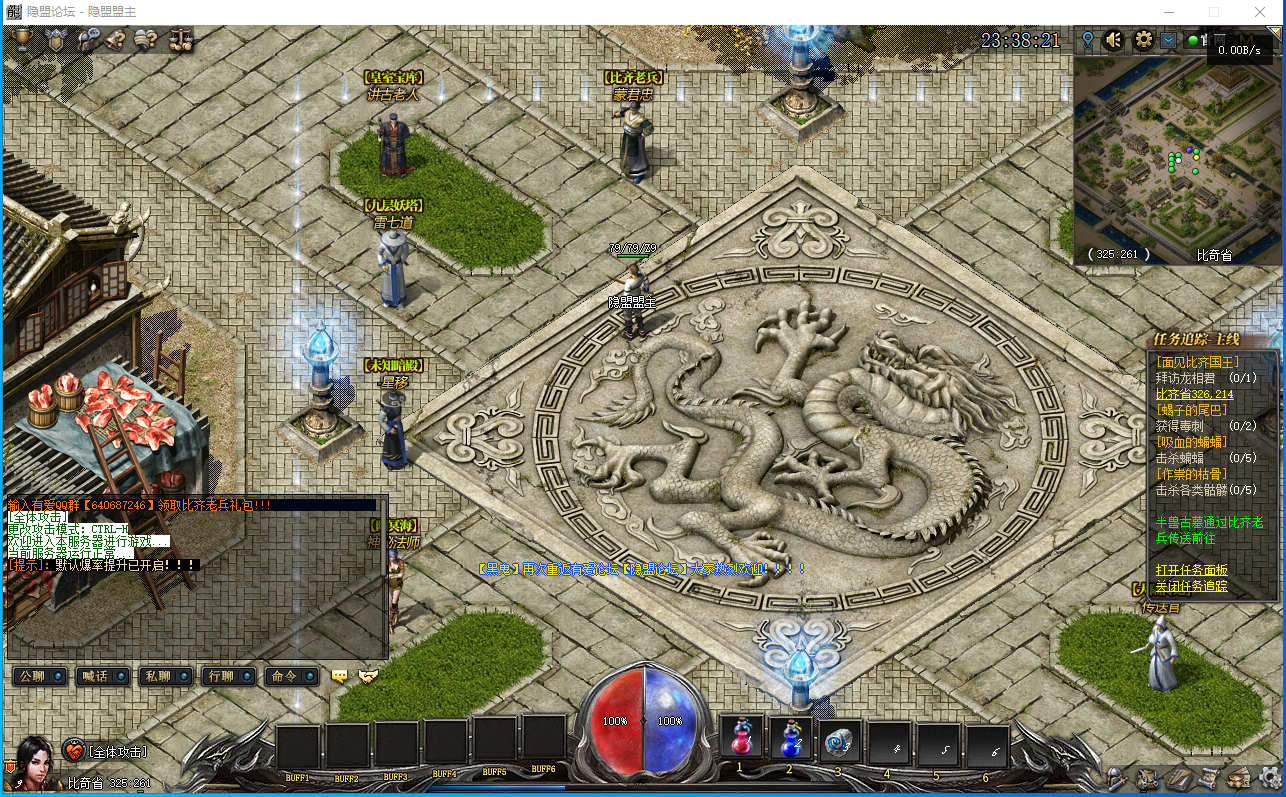The width and height of the screenshot is (1286, 797).
Task: Expand the blue dropdown arrow button
Action: point(1168,41)
